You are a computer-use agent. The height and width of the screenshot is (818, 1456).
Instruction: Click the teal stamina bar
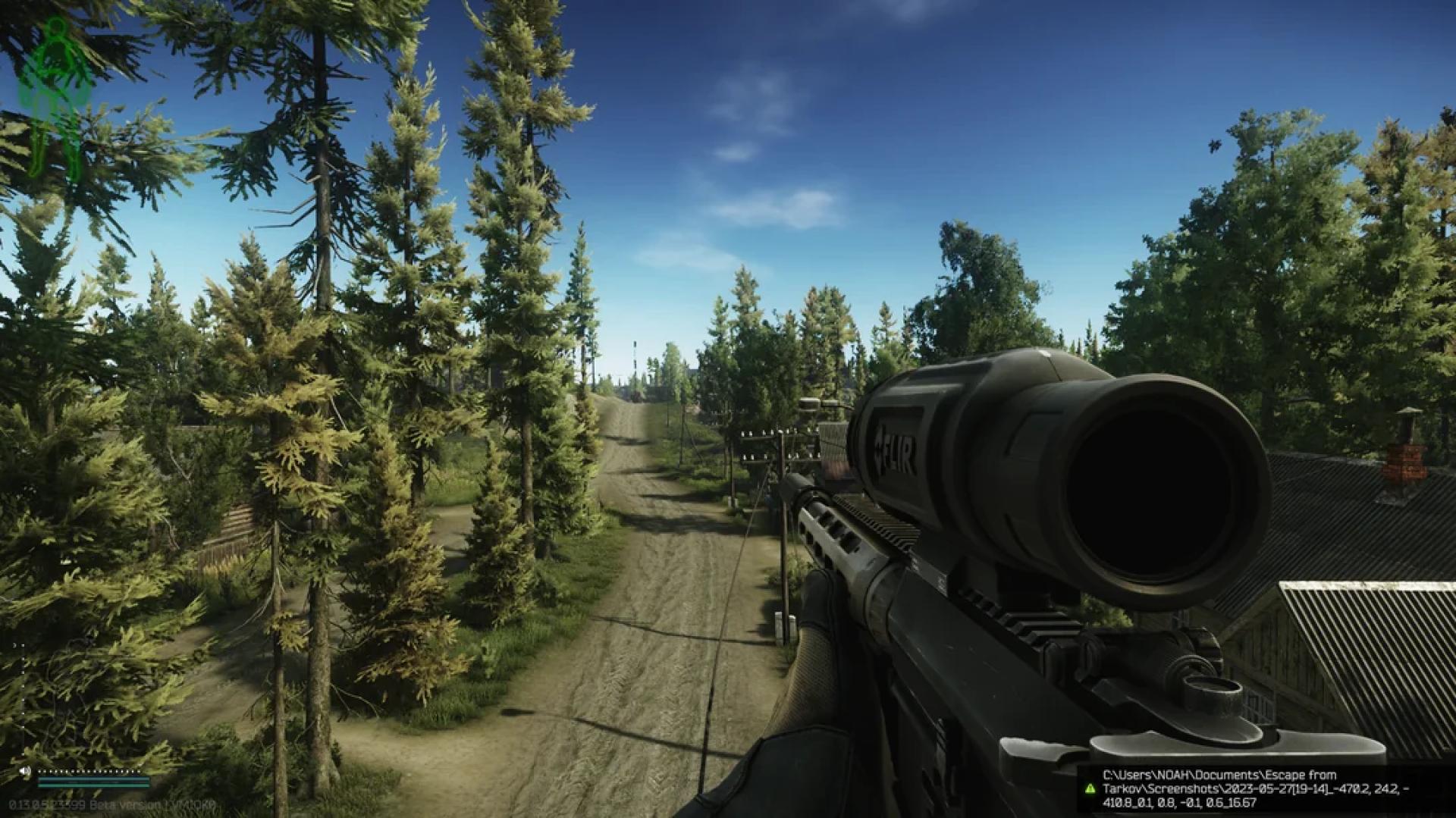pyautogui.click(x=94, y=782)
